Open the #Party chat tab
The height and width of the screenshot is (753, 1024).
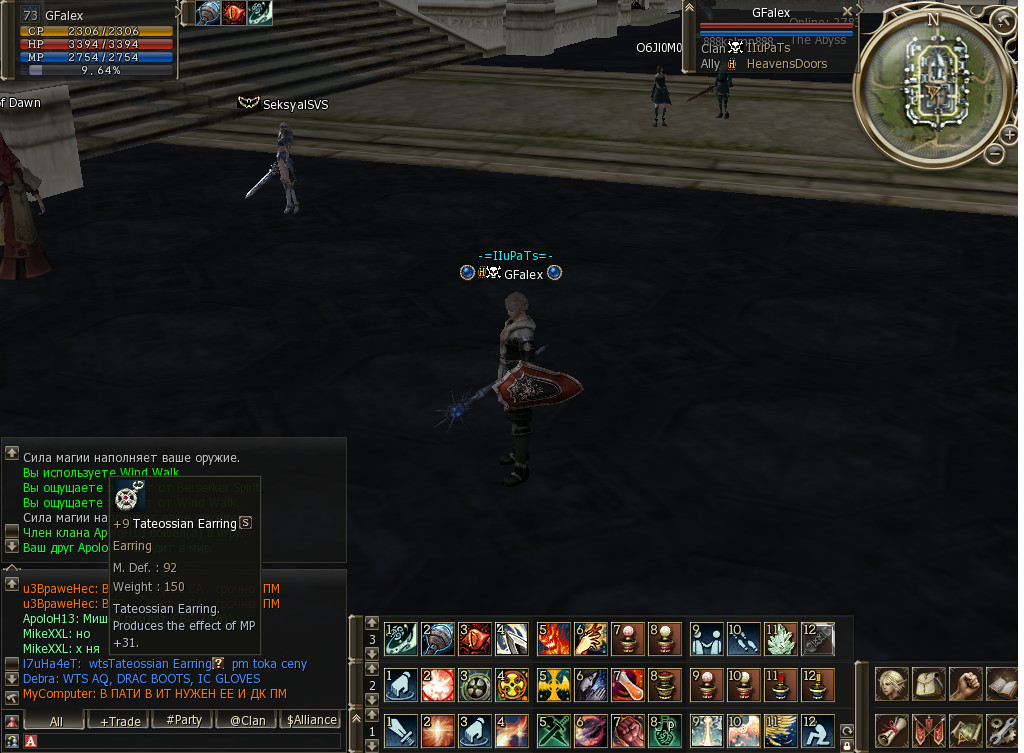tap(184, 720)
